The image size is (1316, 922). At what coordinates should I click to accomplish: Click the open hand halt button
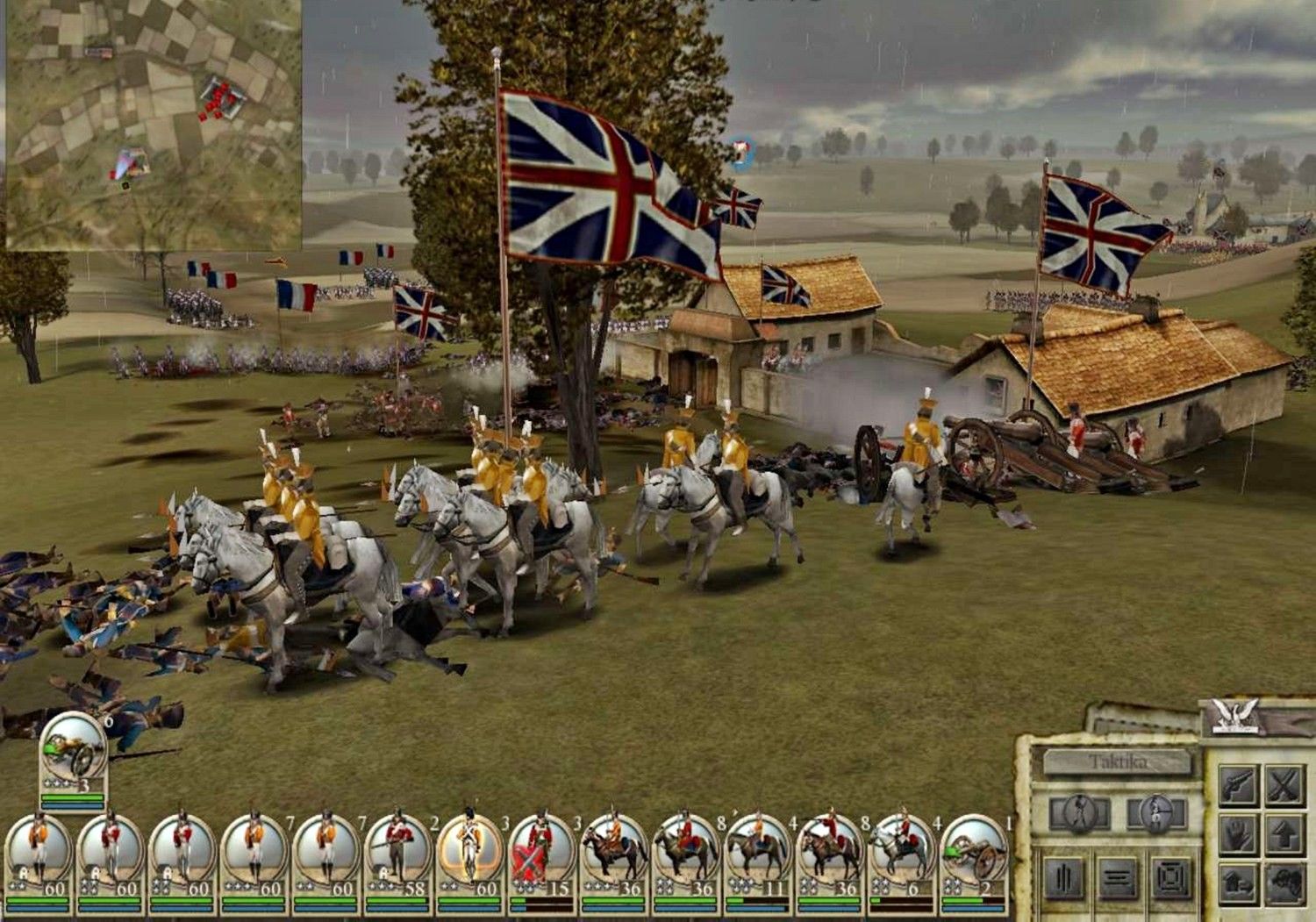(x=1238, y=834)
